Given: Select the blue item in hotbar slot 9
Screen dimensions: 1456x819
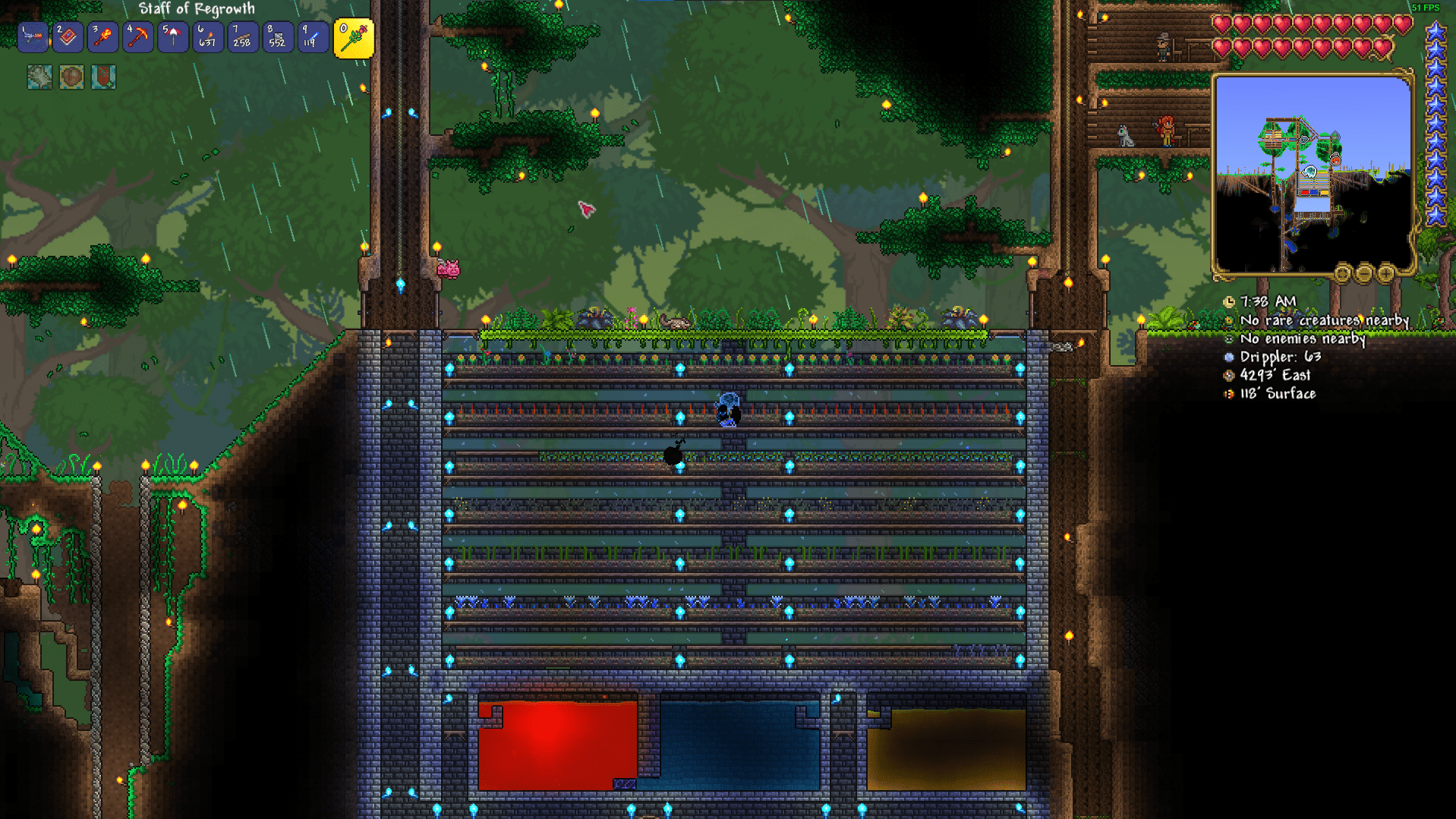Looking at the screenshot, I should click(x=313, y=36).
